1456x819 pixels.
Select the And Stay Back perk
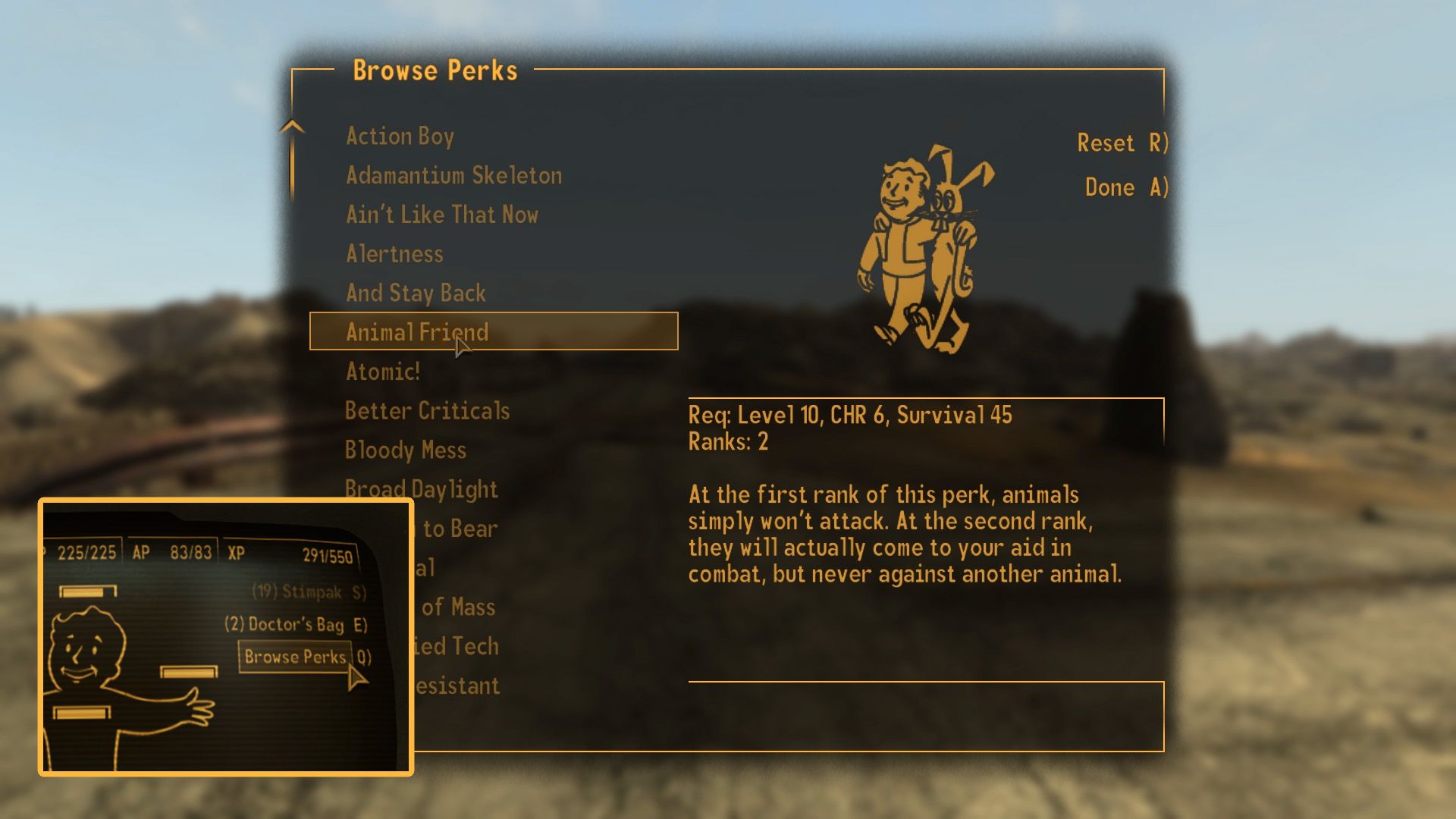[416, 293]
